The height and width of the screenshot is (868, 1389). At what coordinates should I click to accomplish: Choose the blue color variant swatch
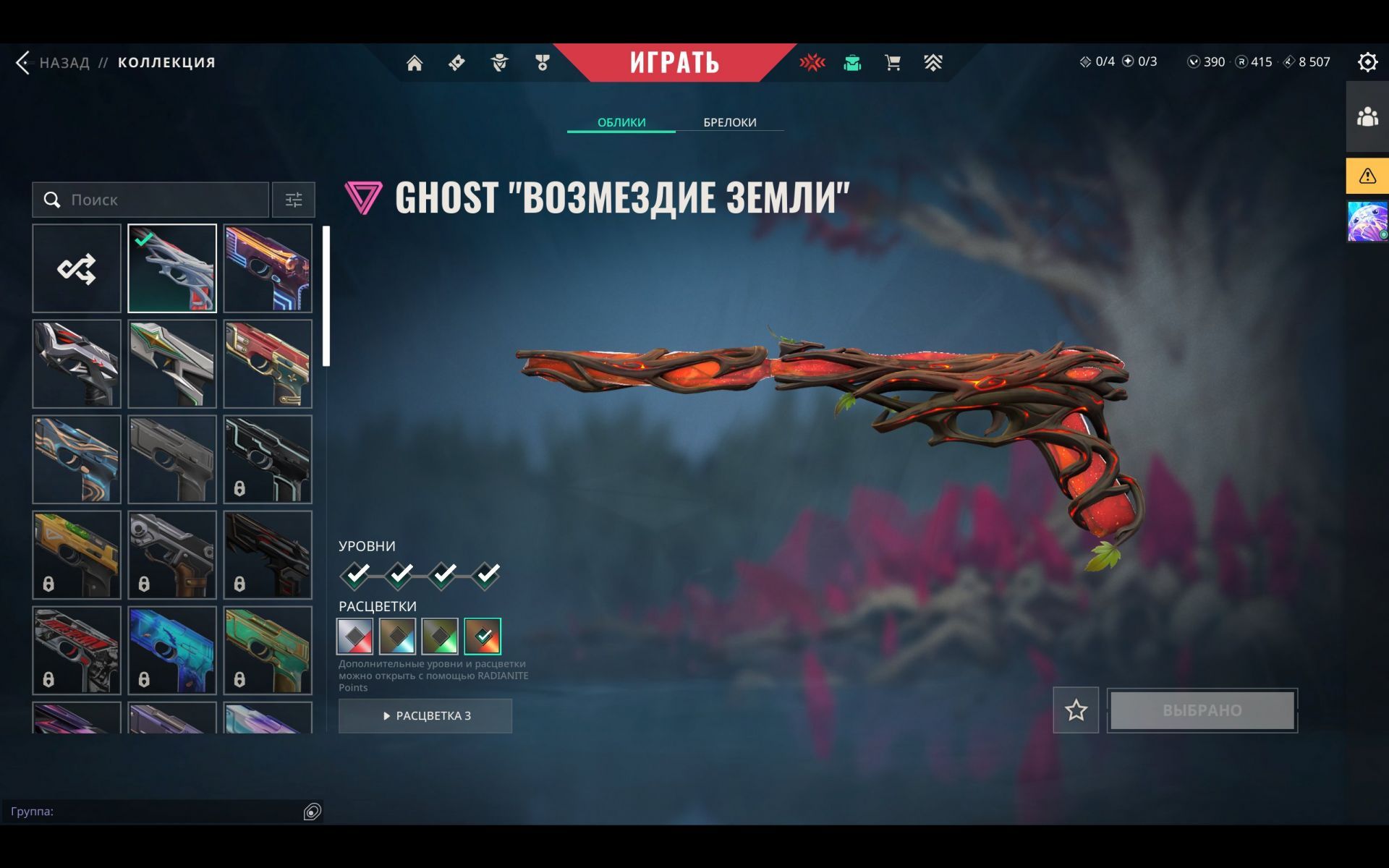(x=398, y=636)
